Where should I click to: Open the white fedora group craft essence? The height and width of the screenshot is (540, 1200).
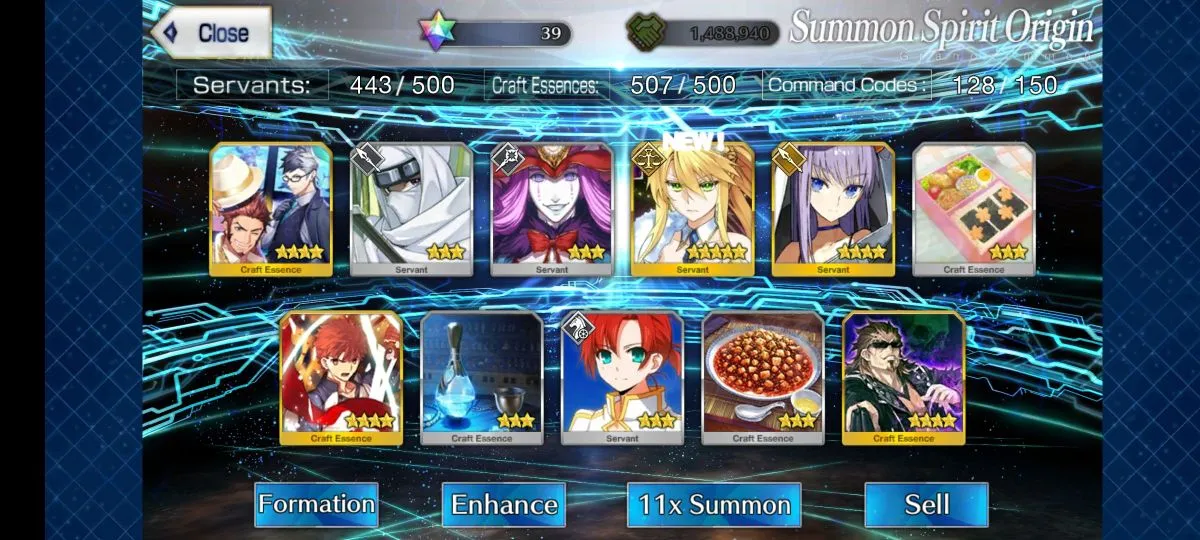pyautogui.click(x=271, y=209)
